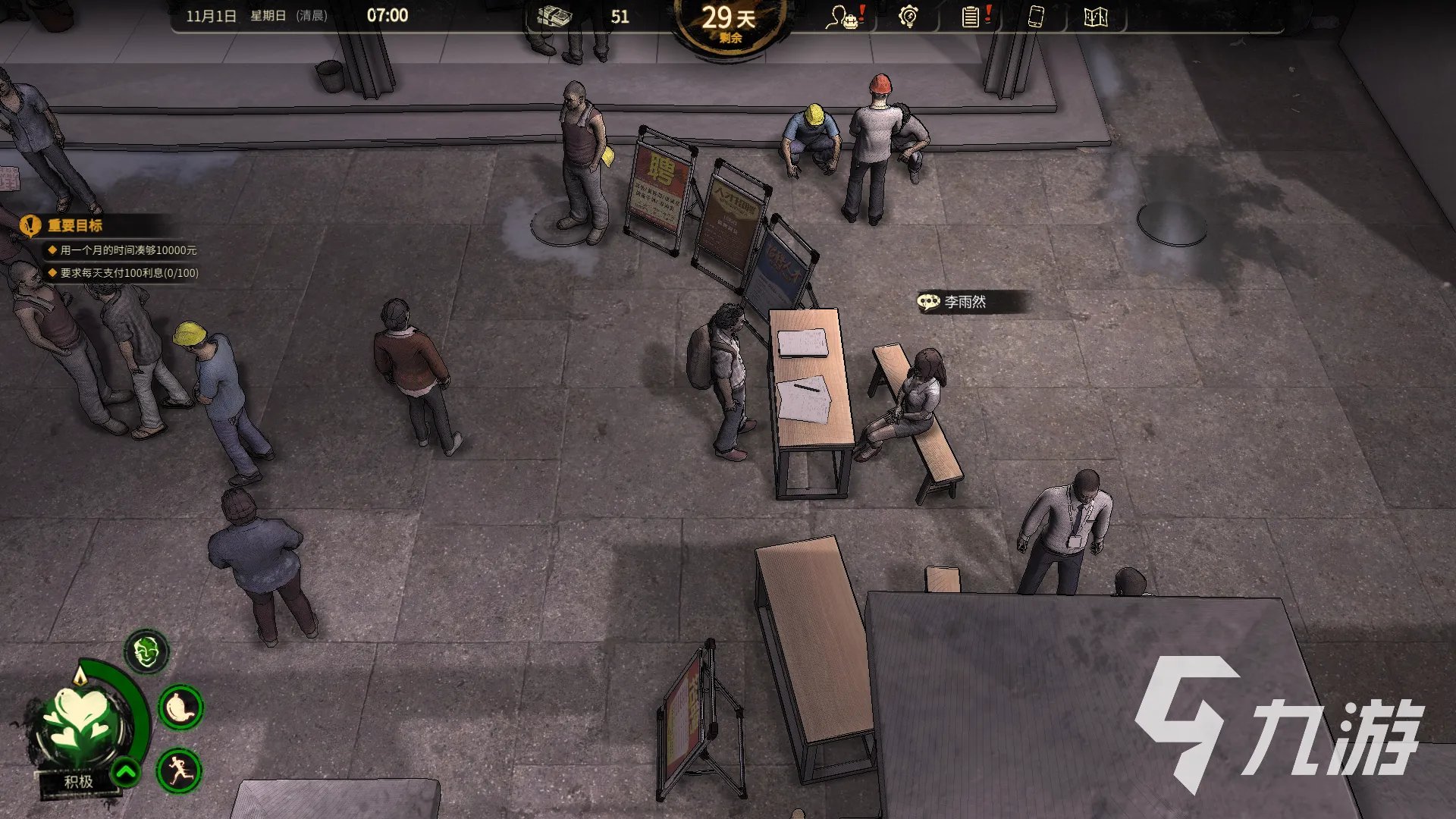Select the 凑够10000元 objective entry

(127, 250)
